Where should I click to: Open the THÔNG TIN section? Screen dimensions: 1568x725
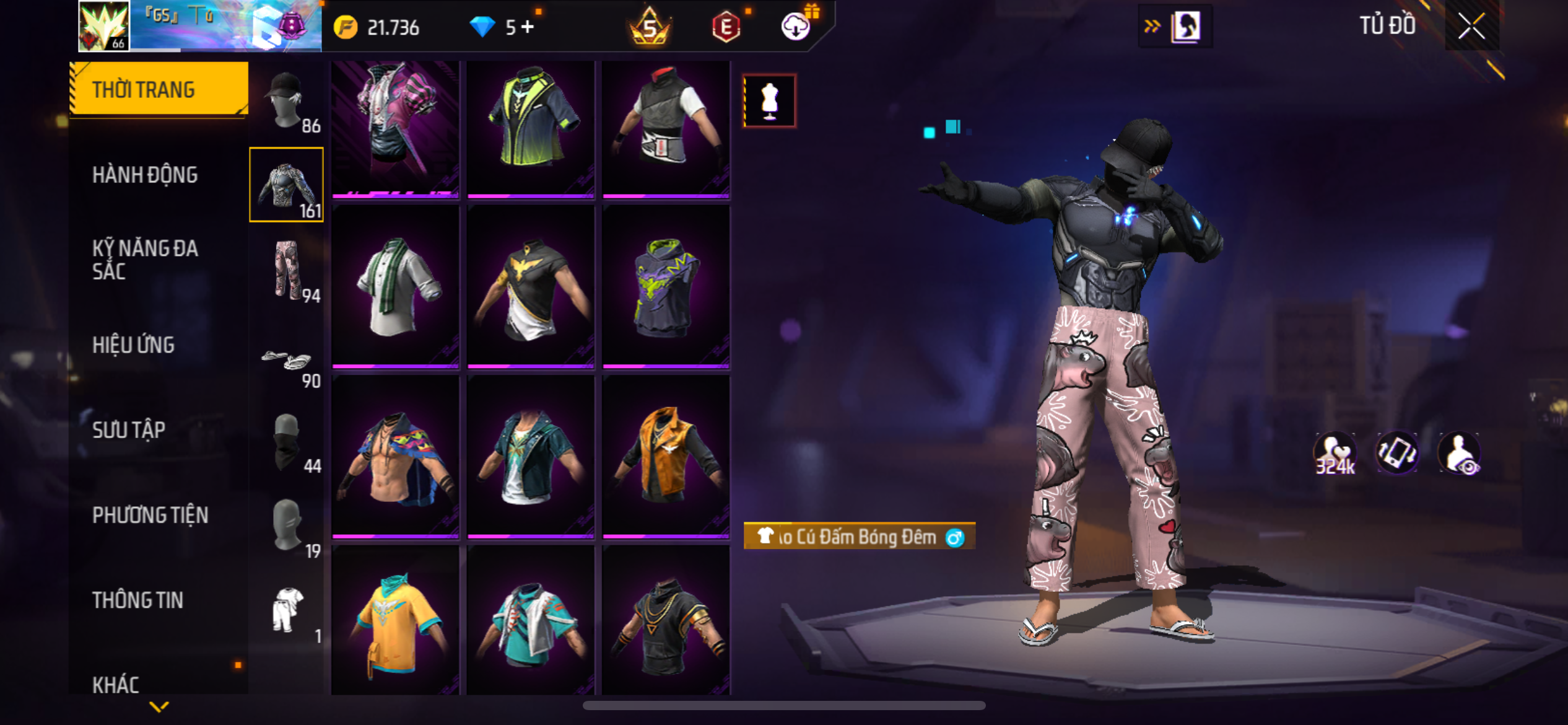pyautogui.click(x=137, y=600)
